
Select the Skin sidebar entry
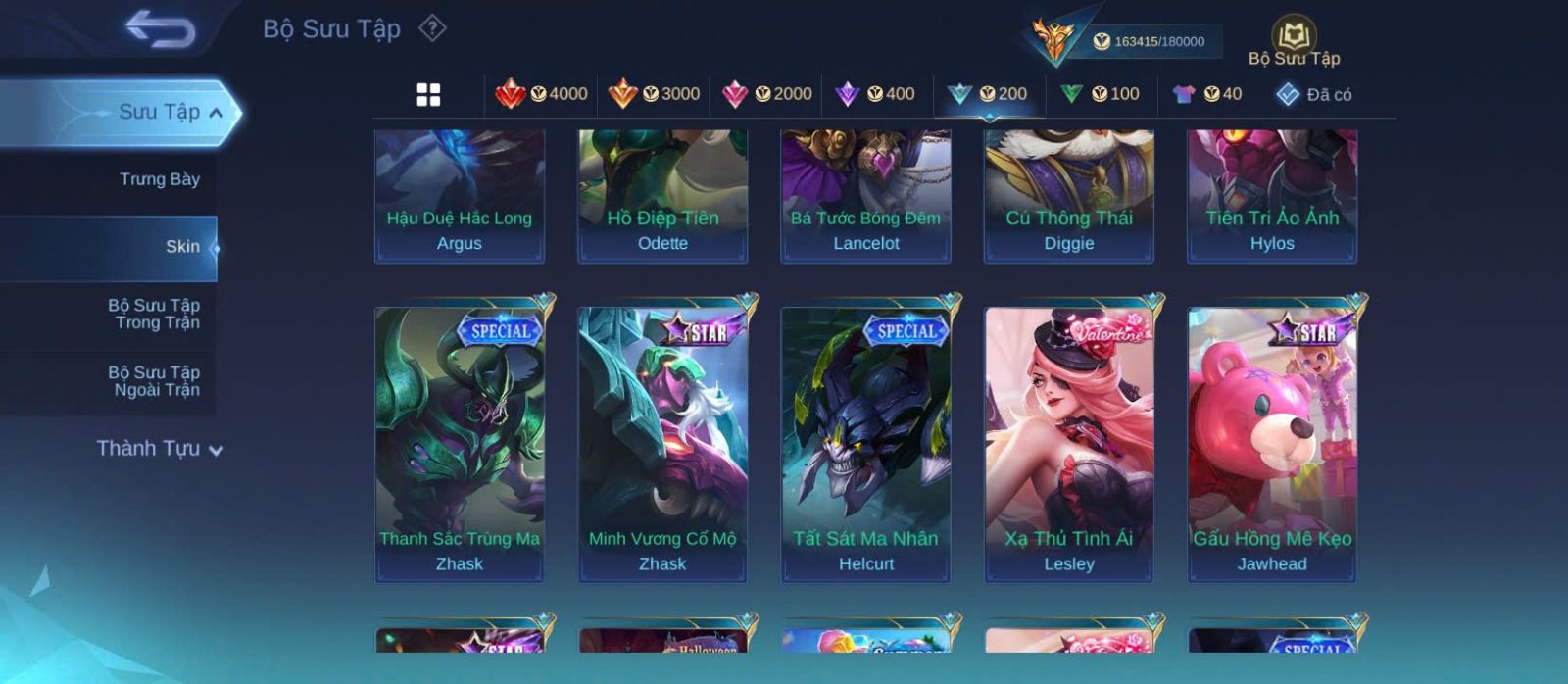[181, 247]
